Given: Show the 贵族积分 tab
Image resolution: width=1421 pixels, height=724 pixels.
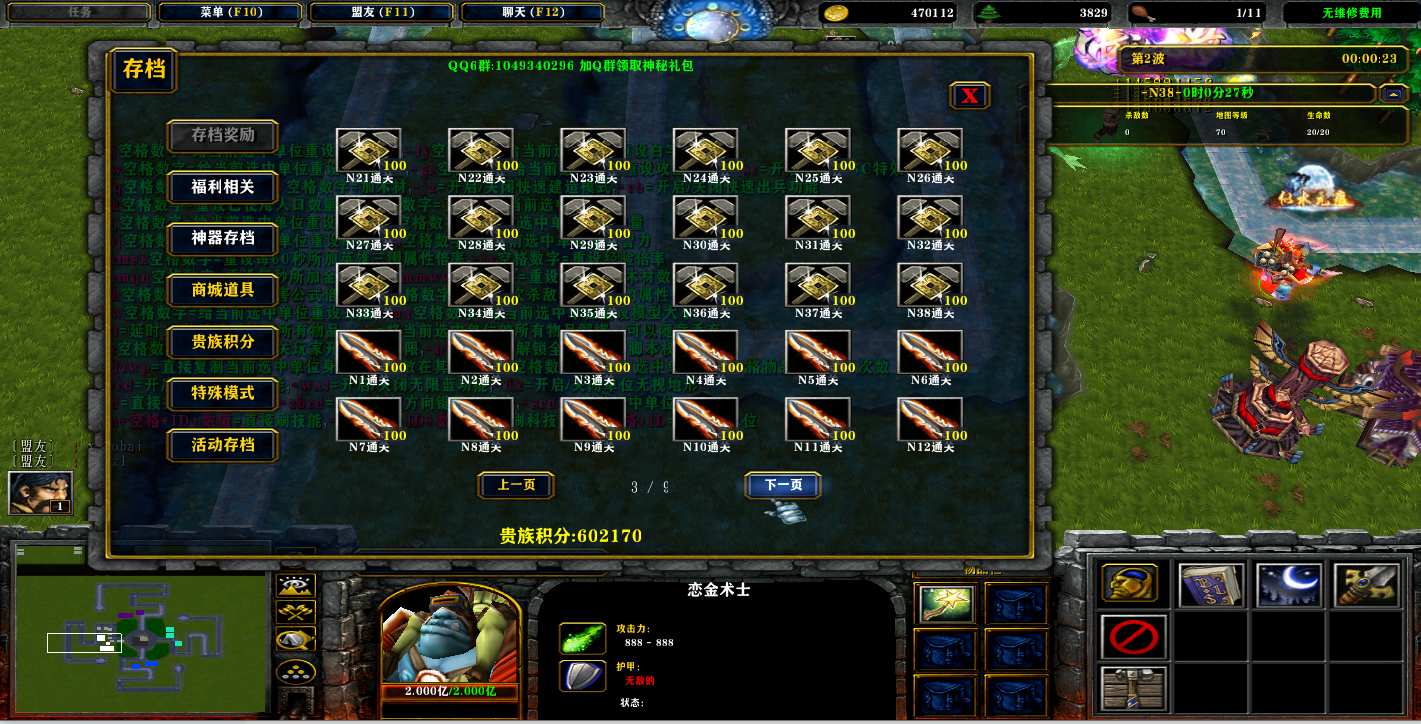Looking at the screenshot, I should (223, 342).
